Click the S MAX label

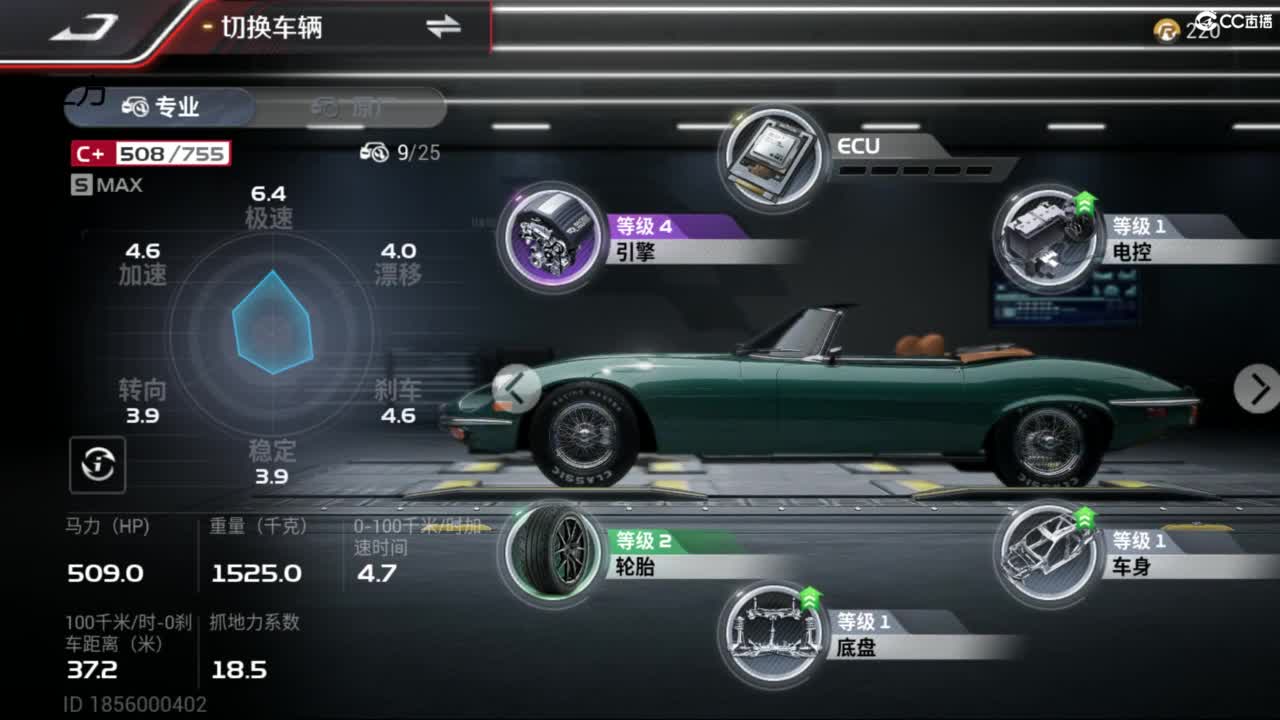click(105, 184)
